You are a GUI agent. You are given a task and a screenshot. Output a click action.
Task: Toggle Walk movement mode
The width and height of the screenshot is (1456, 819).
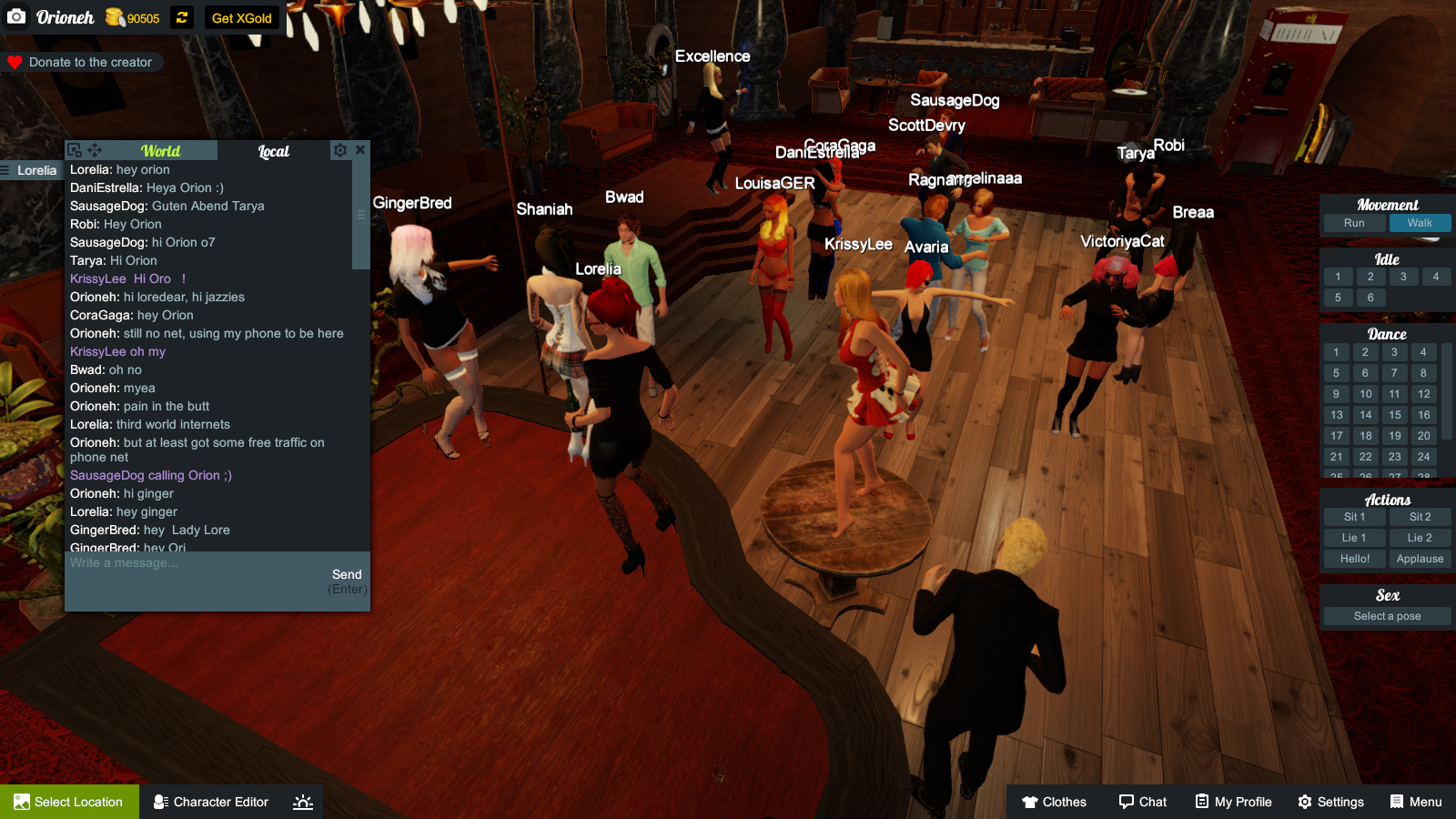click(1419, 222)
